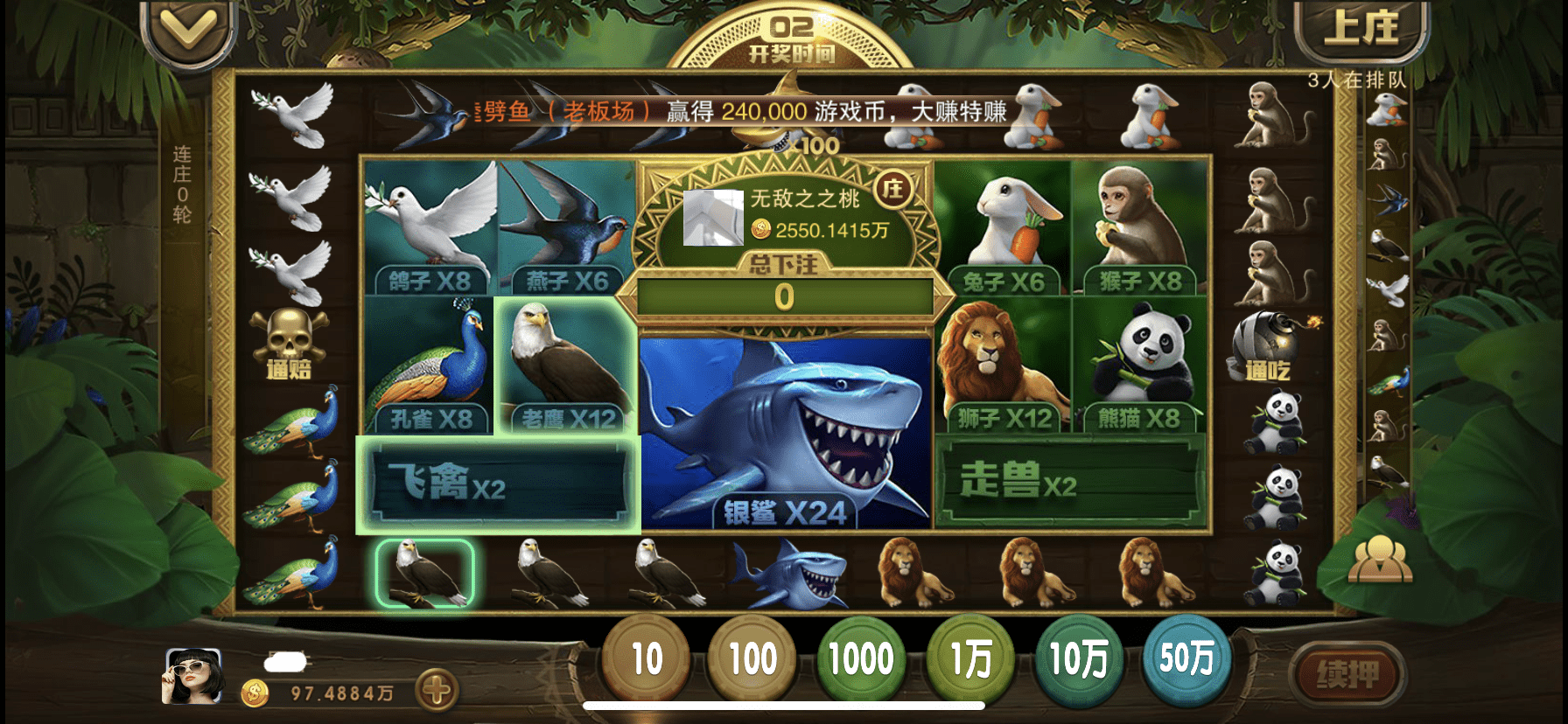Bet on 飞禽 X2 birds category
Image resolution: width=1568 pixels, height=724 pixels.
pyautogui.click(x=499, y=484)
